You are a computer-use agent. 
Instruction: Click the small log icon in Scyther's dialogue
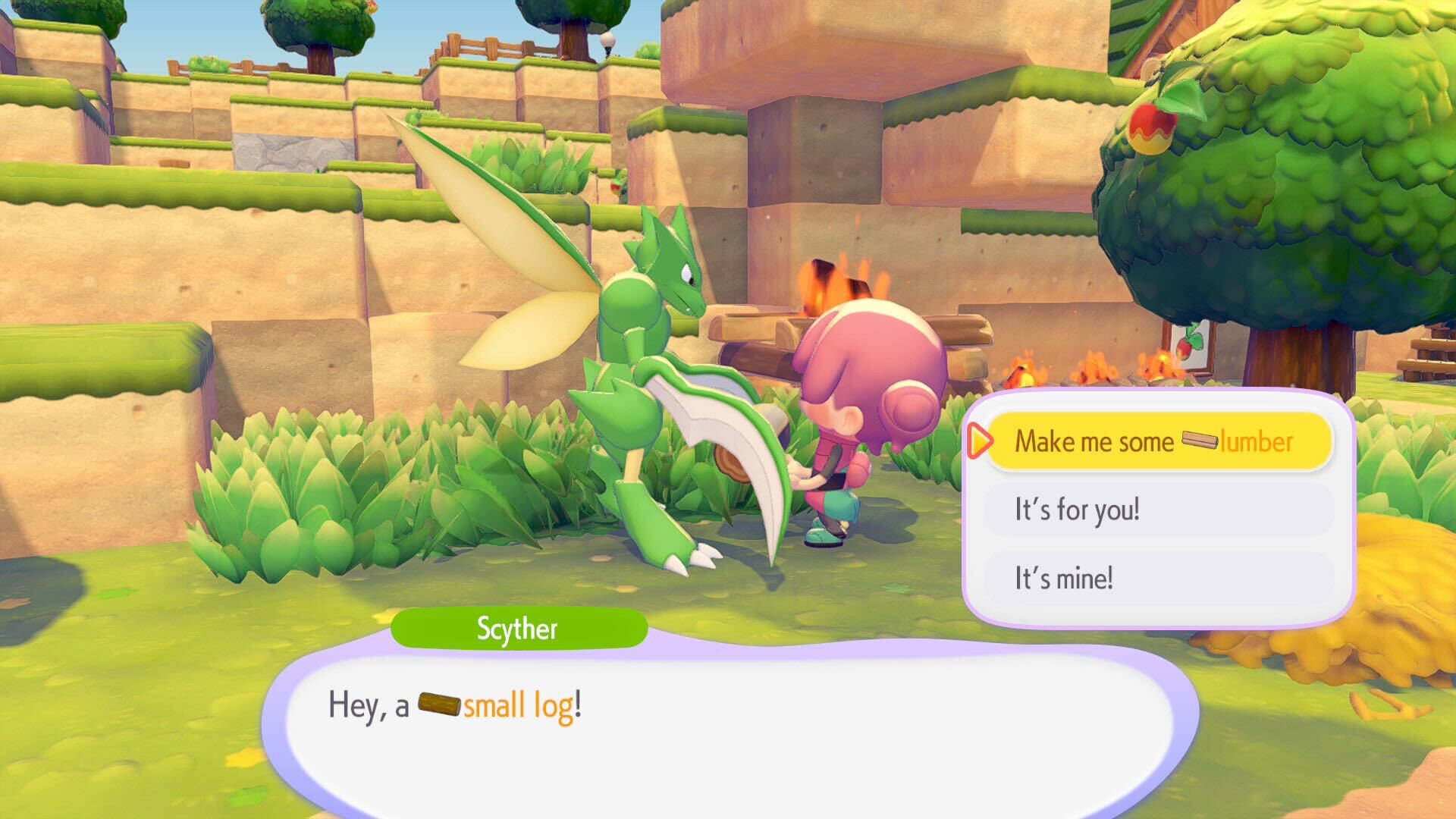[x=438, y=704]
